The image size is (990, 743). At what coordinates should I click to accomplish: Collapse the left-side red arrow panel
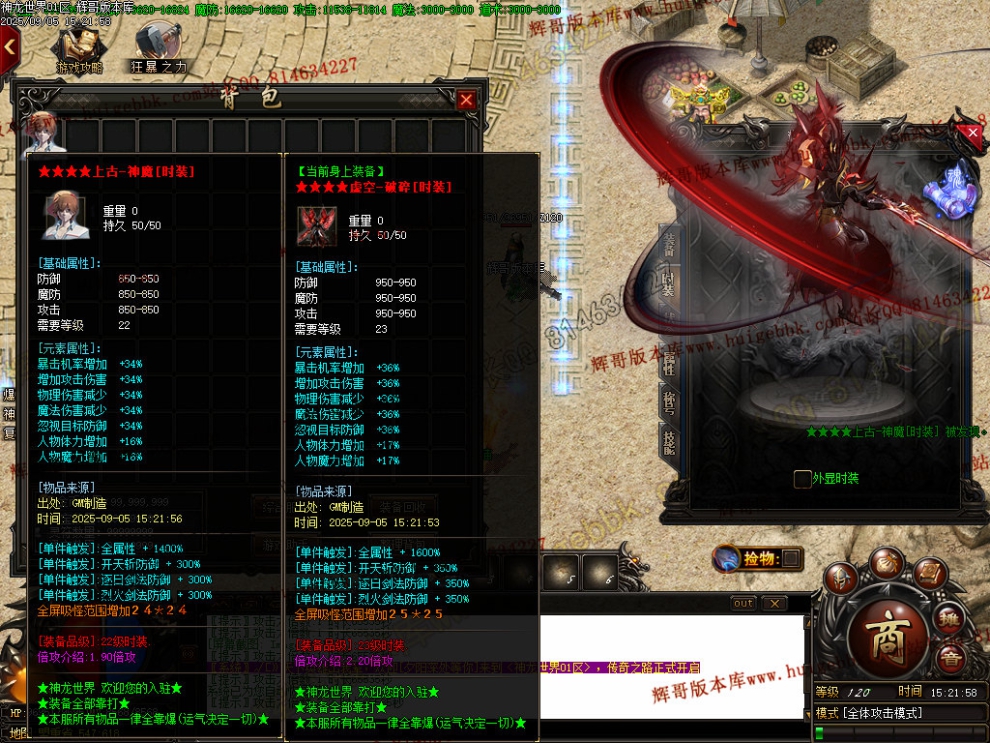click(x=9, y=46)
